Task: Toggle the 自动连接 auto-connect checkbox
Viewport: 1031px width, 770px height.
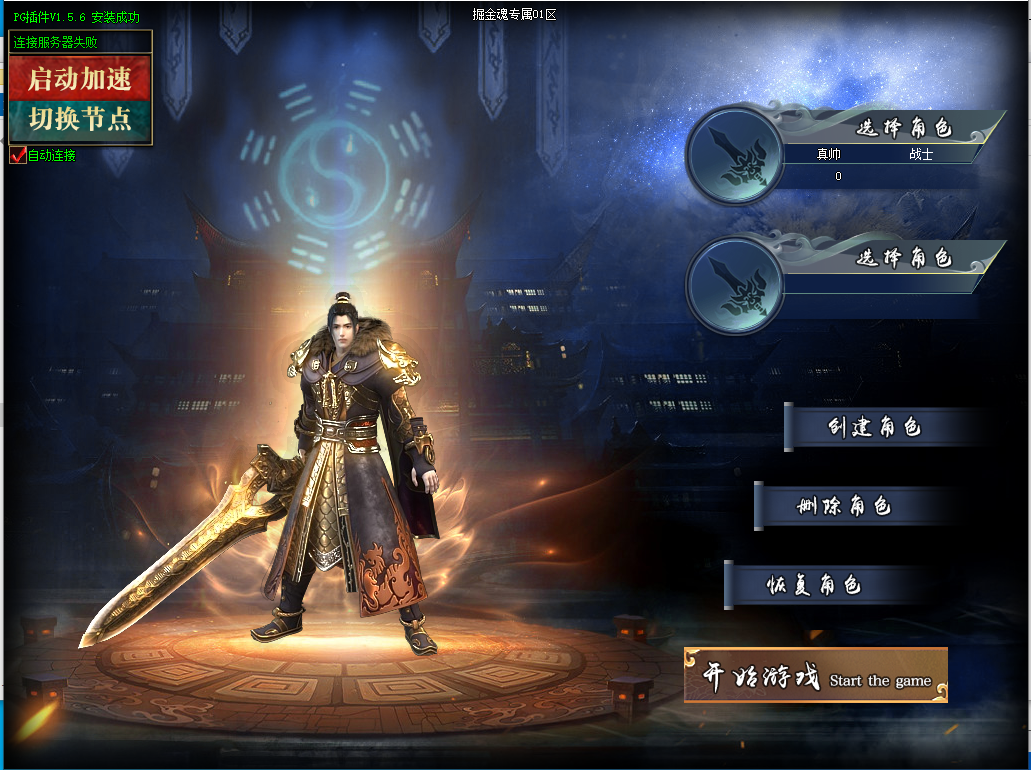Action: [17, 156]
